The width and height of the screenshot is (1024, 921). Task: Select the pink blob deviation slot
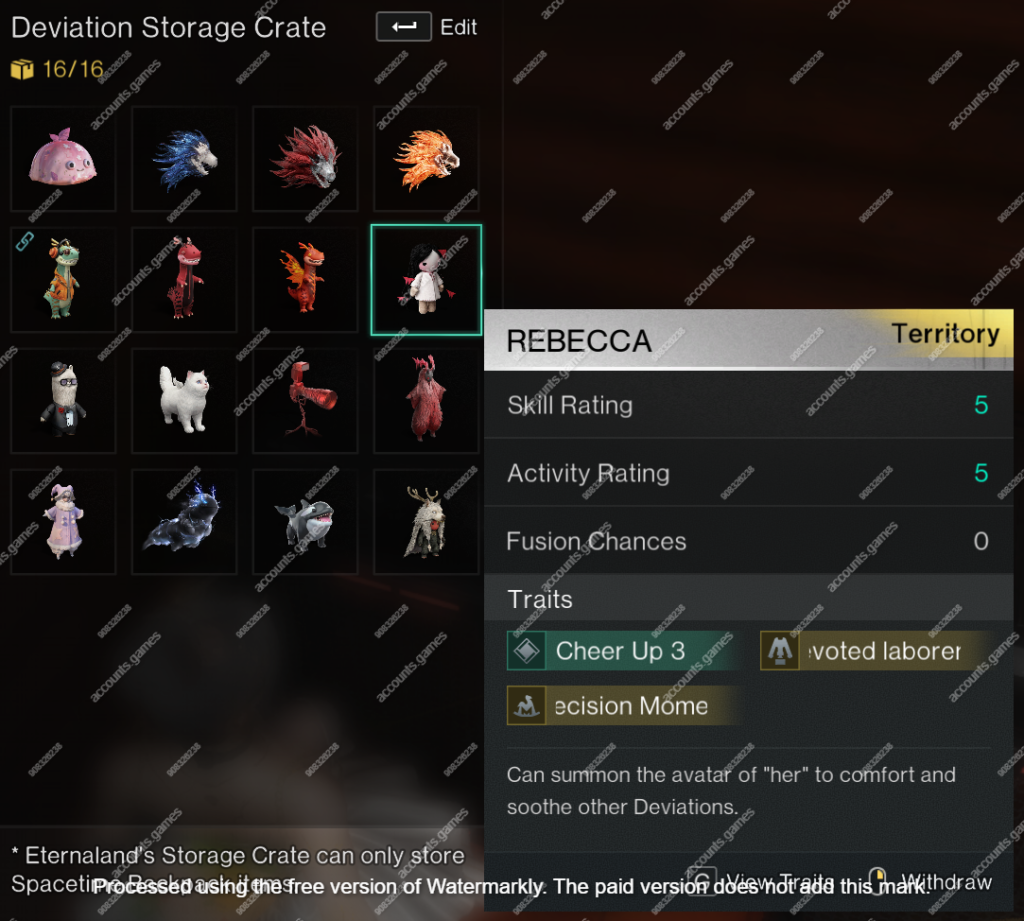click(x=63, y=159)
